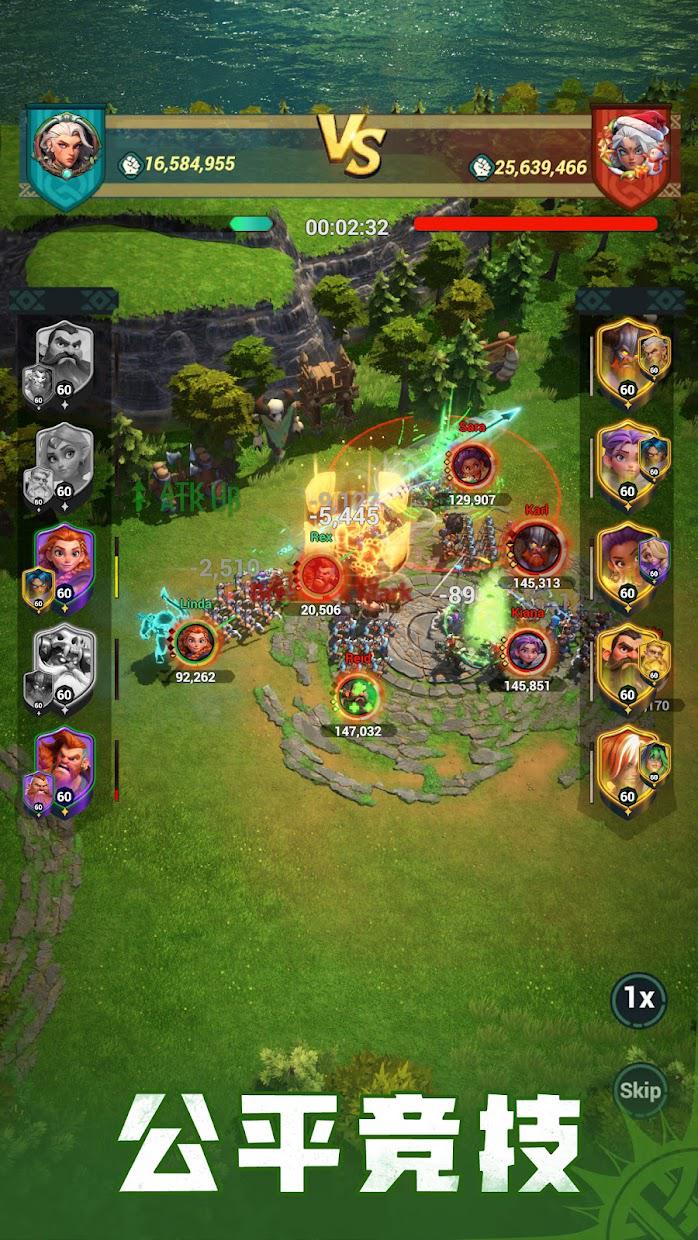This screenshot has width=698, height=1240.
Task: Select the red-haired woman hero on purple shield
Action: pos(64,562)
